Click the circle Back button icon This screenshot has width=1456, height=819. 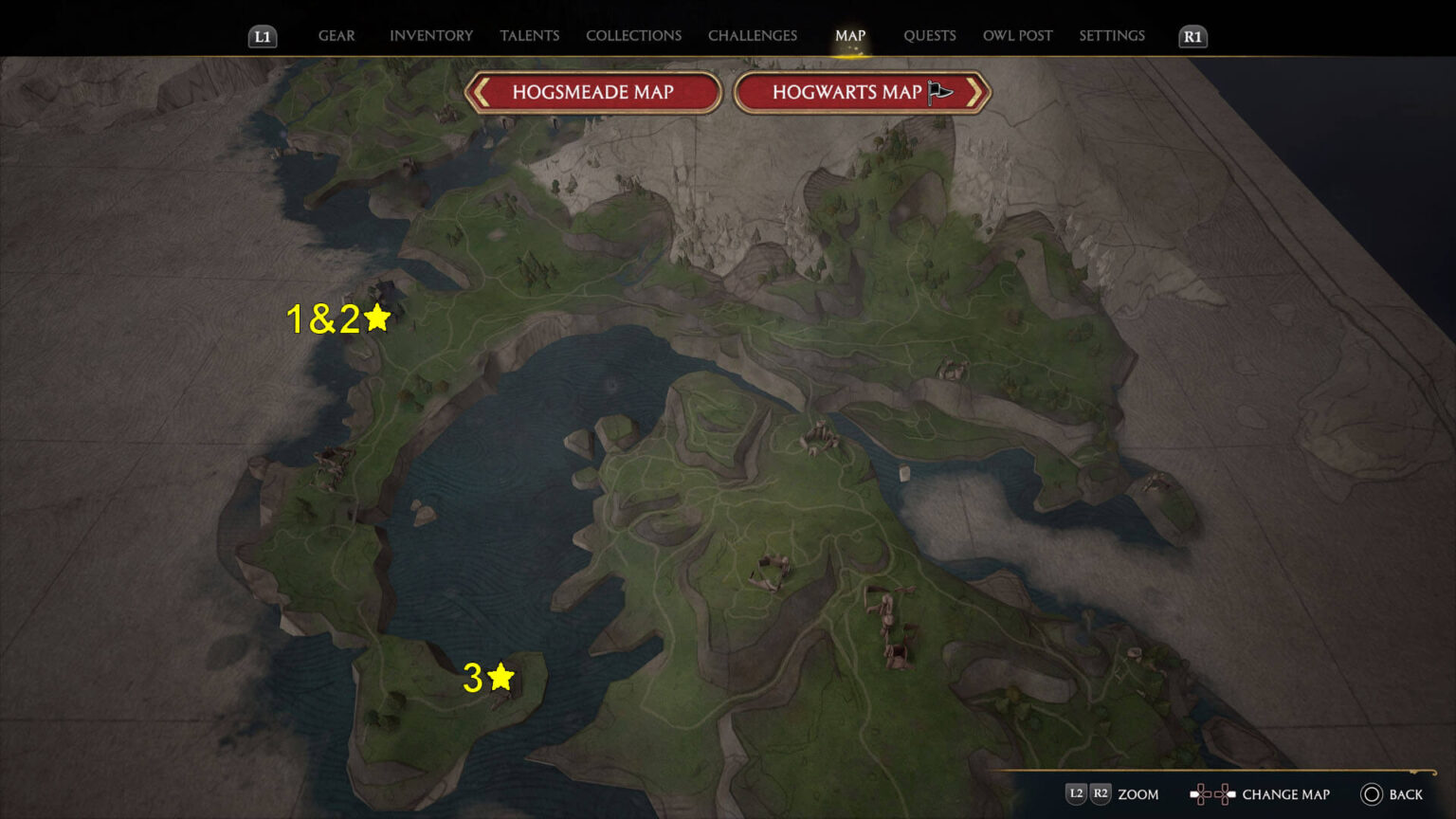1371,794
